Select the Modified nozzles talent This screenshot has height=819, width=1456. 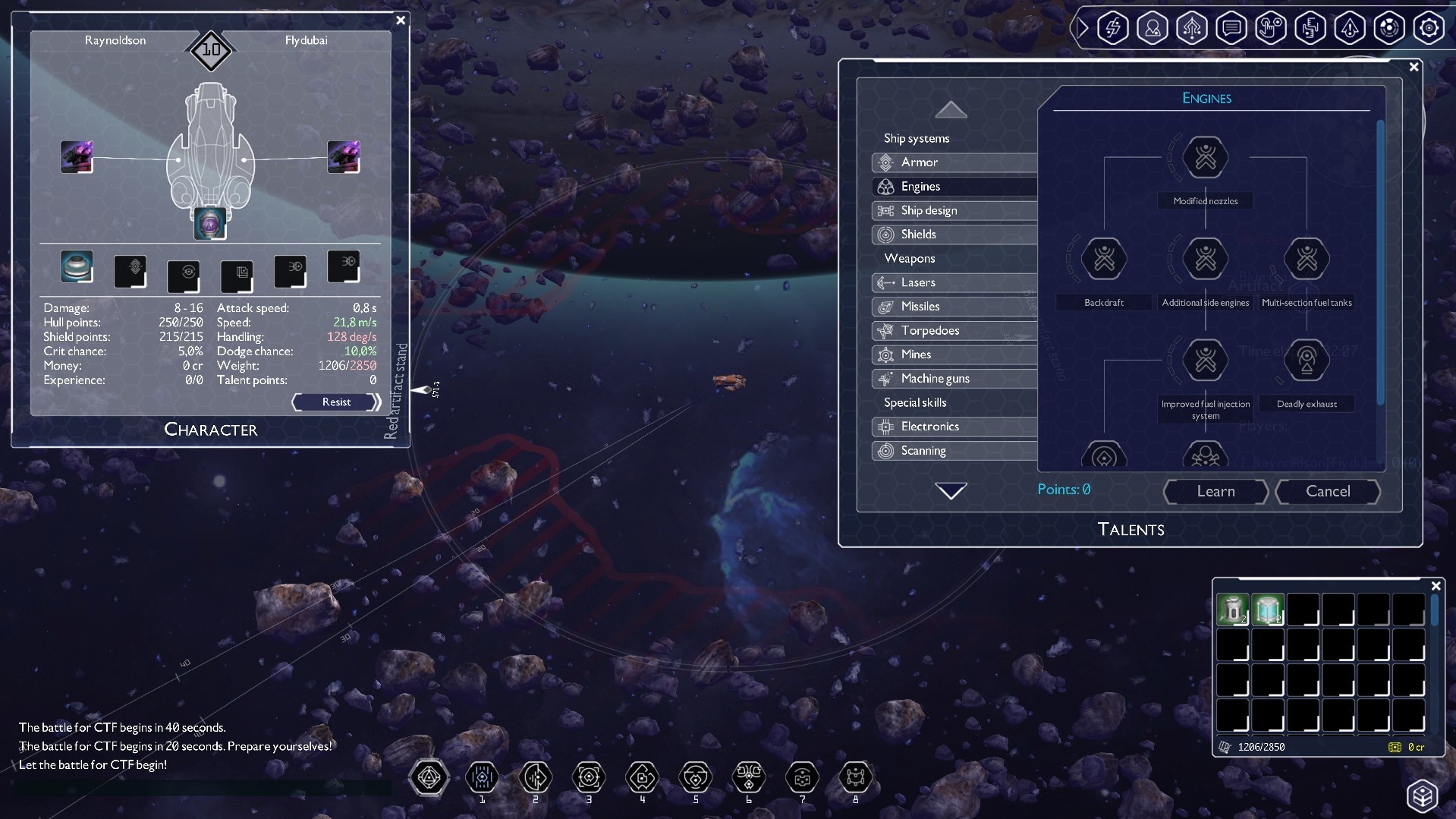[x=1204, y=158]
